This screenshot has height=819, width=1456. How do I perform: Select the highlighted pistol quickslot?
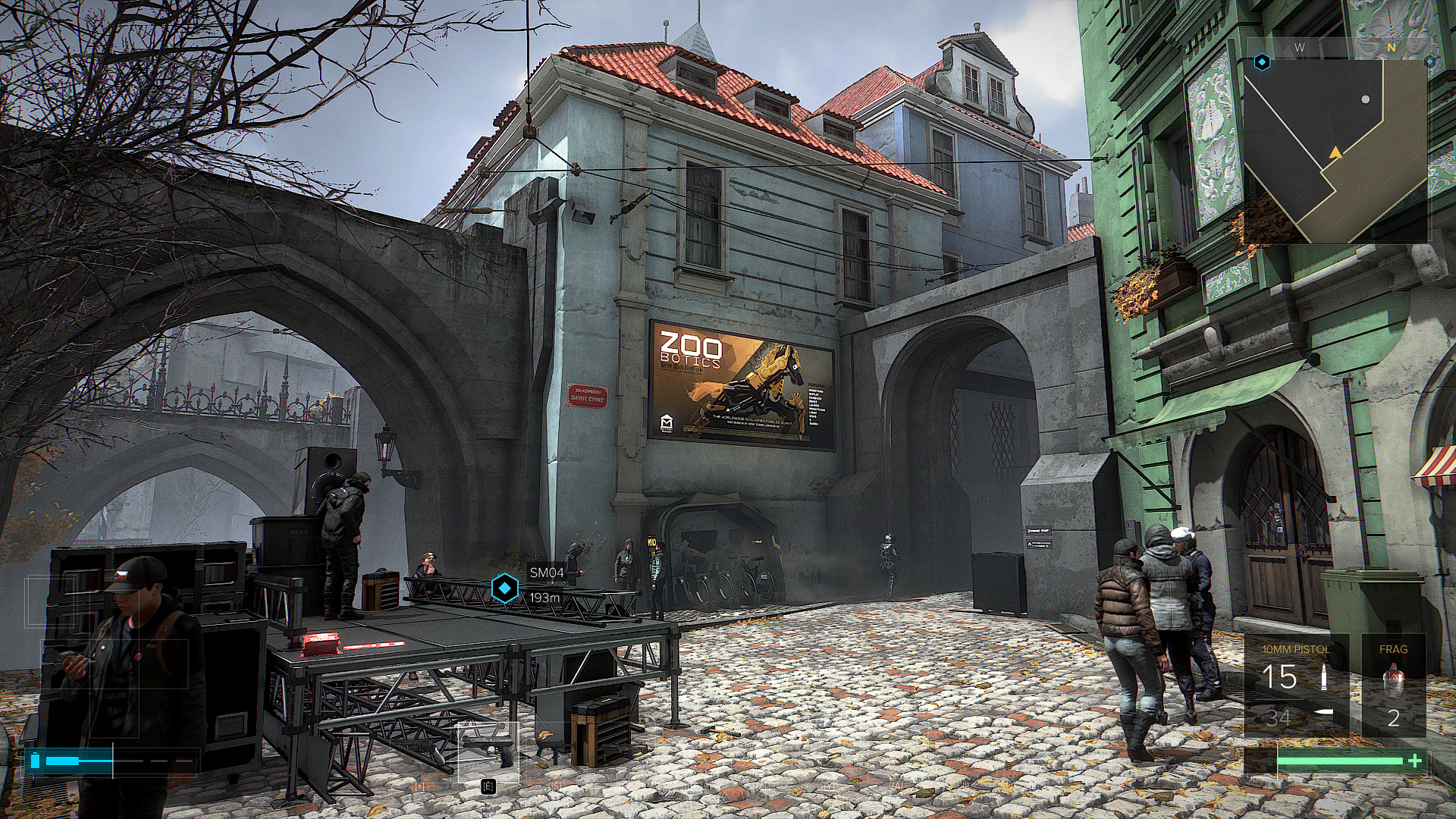tap(488, 752)
